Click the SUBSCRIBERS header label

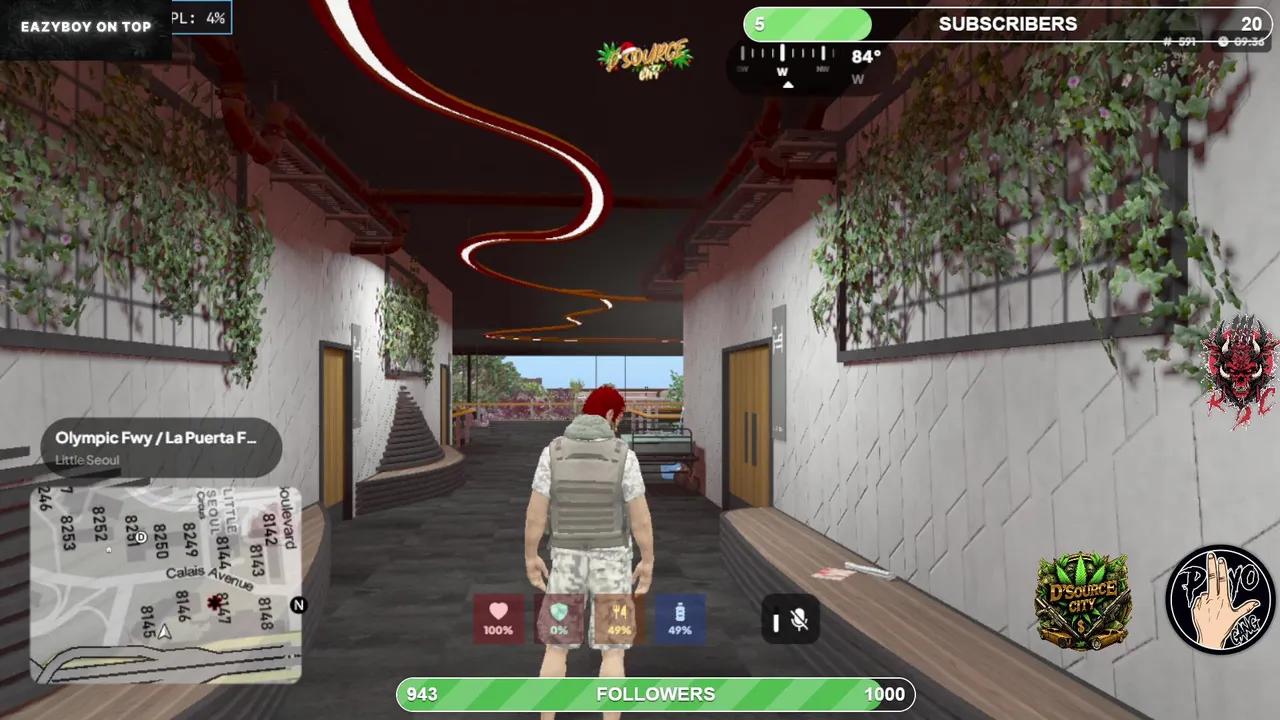[1007, 23]
